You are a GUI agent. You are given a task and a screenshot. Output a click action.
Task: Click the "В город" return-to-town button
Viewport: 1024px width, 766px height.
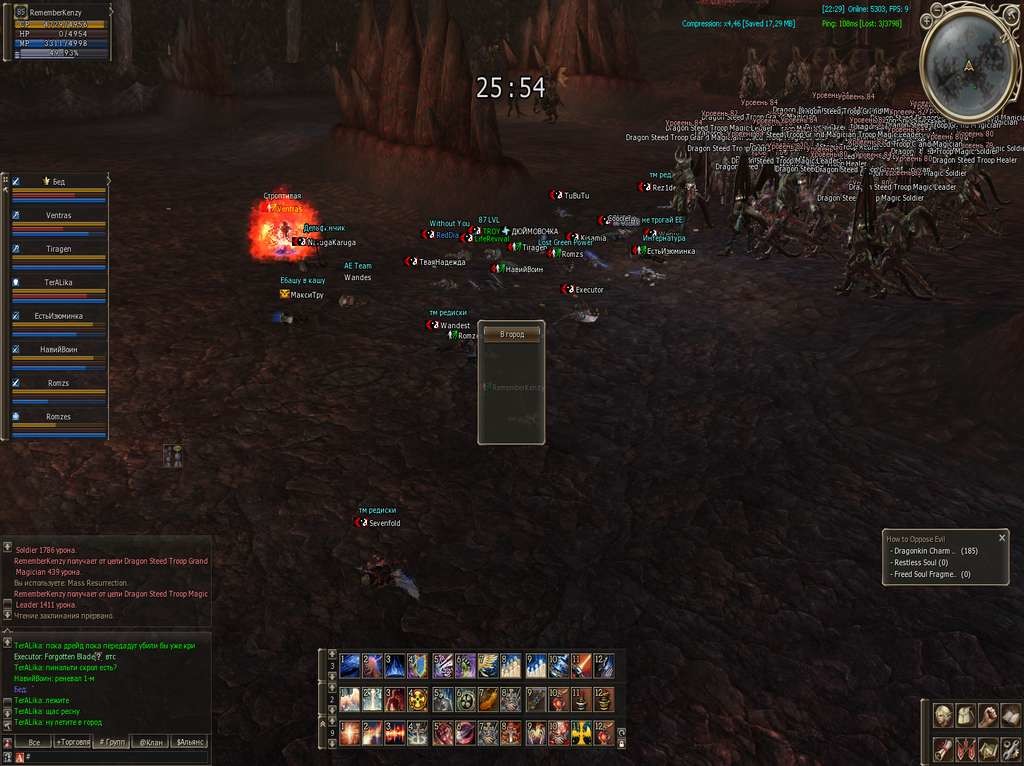pyautogui.click(x=511, y=334)
